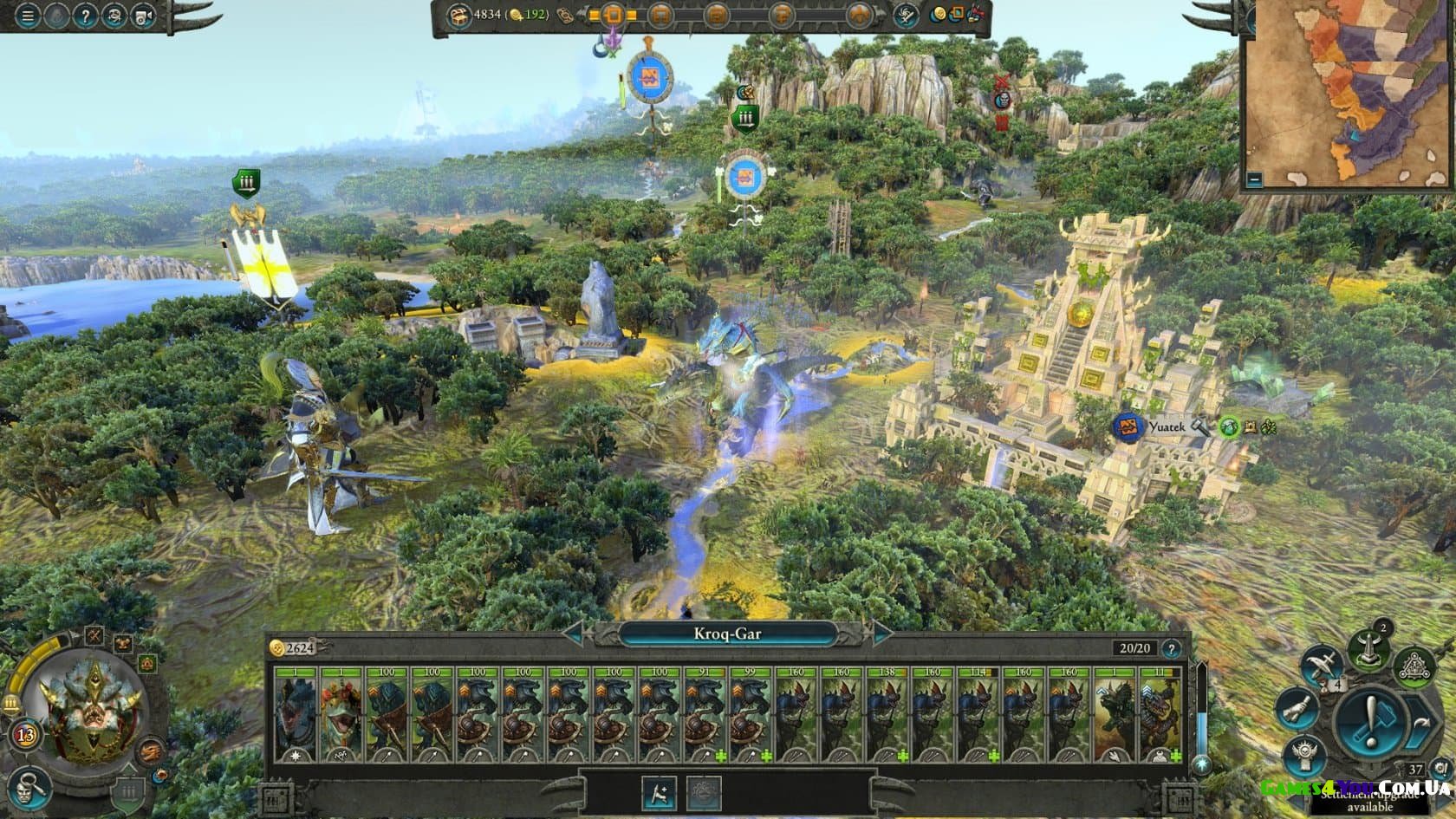This screenshot has width=1456, height=819.
Task: Click the treasury chest icon
Action: 458,15
